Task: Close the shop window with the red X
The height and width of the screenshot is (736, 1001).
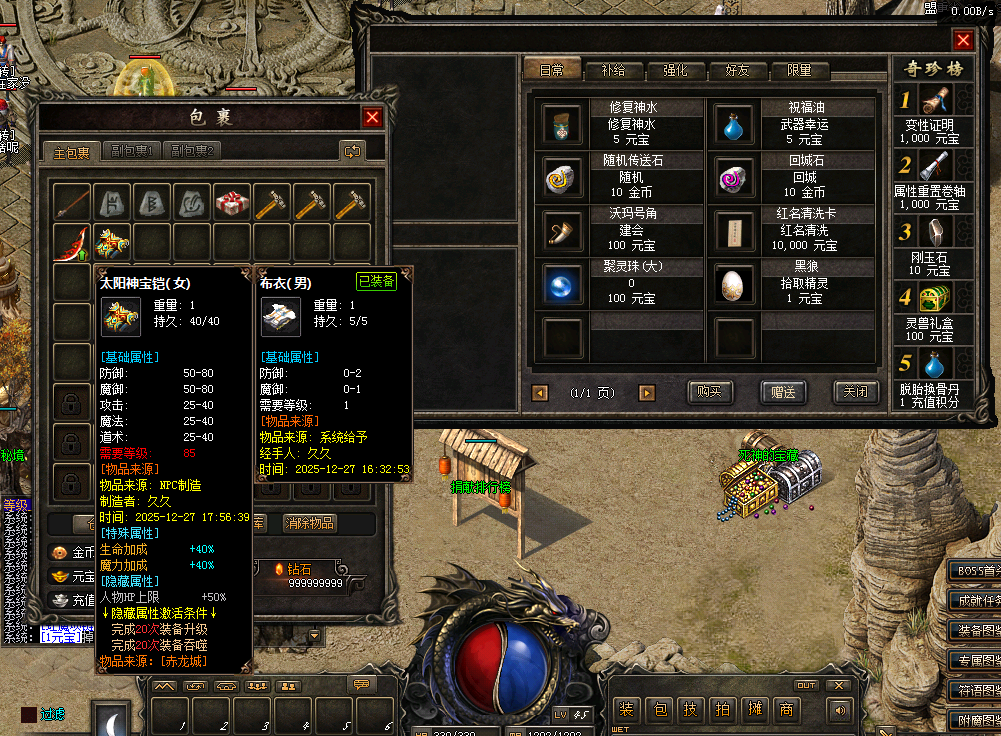Action: (x=963, y=40)
